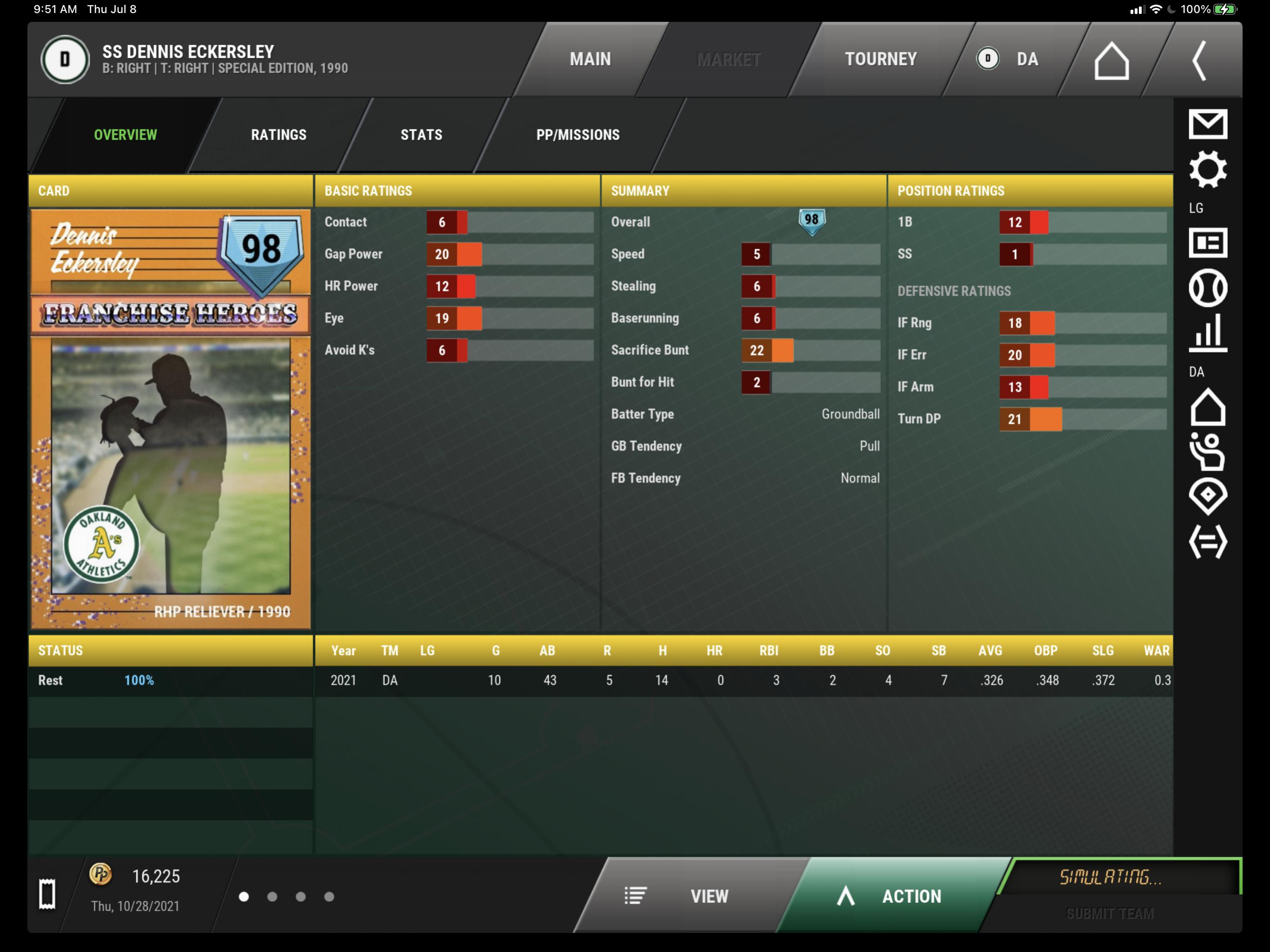Switch to the TOURNEY tab
The height and width of the screenshot is (952, 1270).
tap(880, 59)
